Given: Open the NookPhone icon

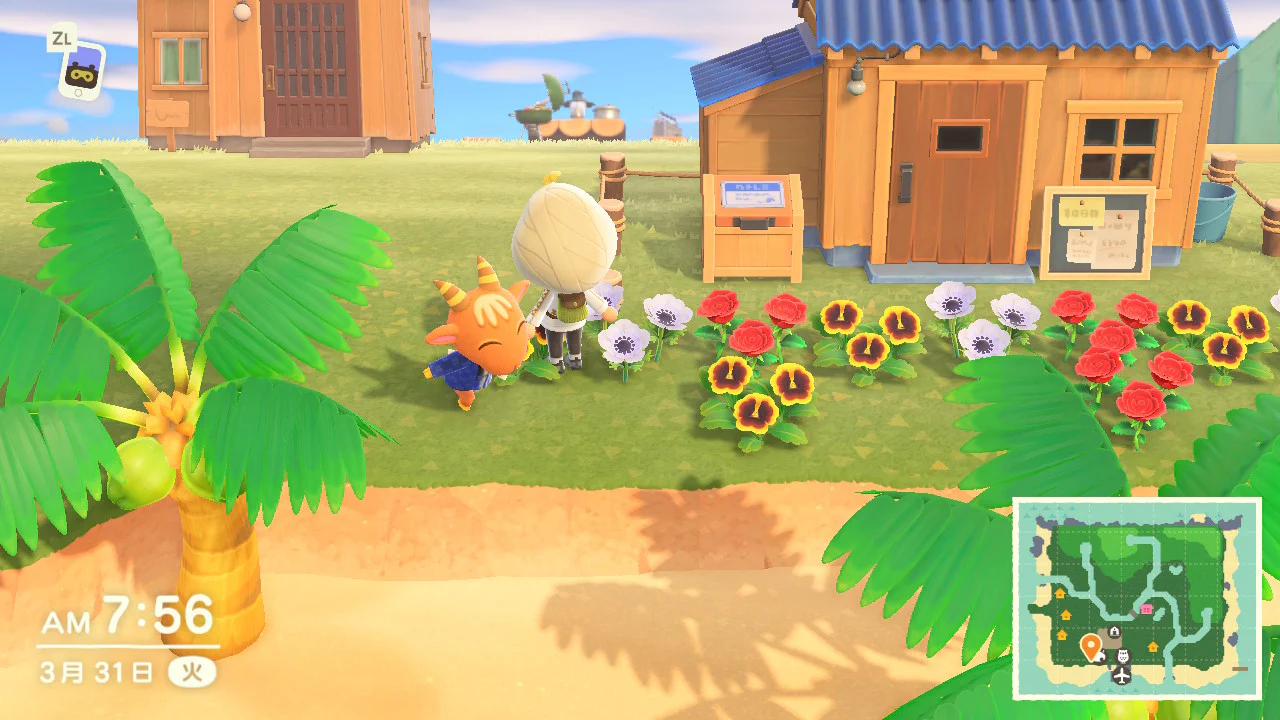Looking at the screenshot, I should [x=79, y=70].
